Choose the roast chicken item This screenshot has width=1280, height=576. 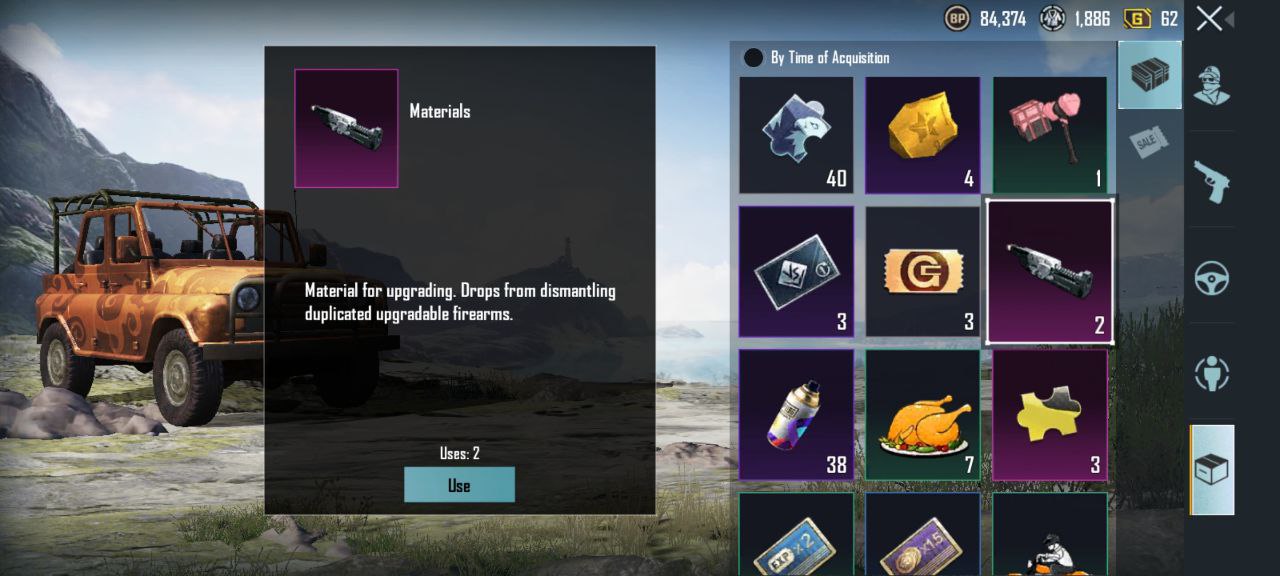point(922,414)
